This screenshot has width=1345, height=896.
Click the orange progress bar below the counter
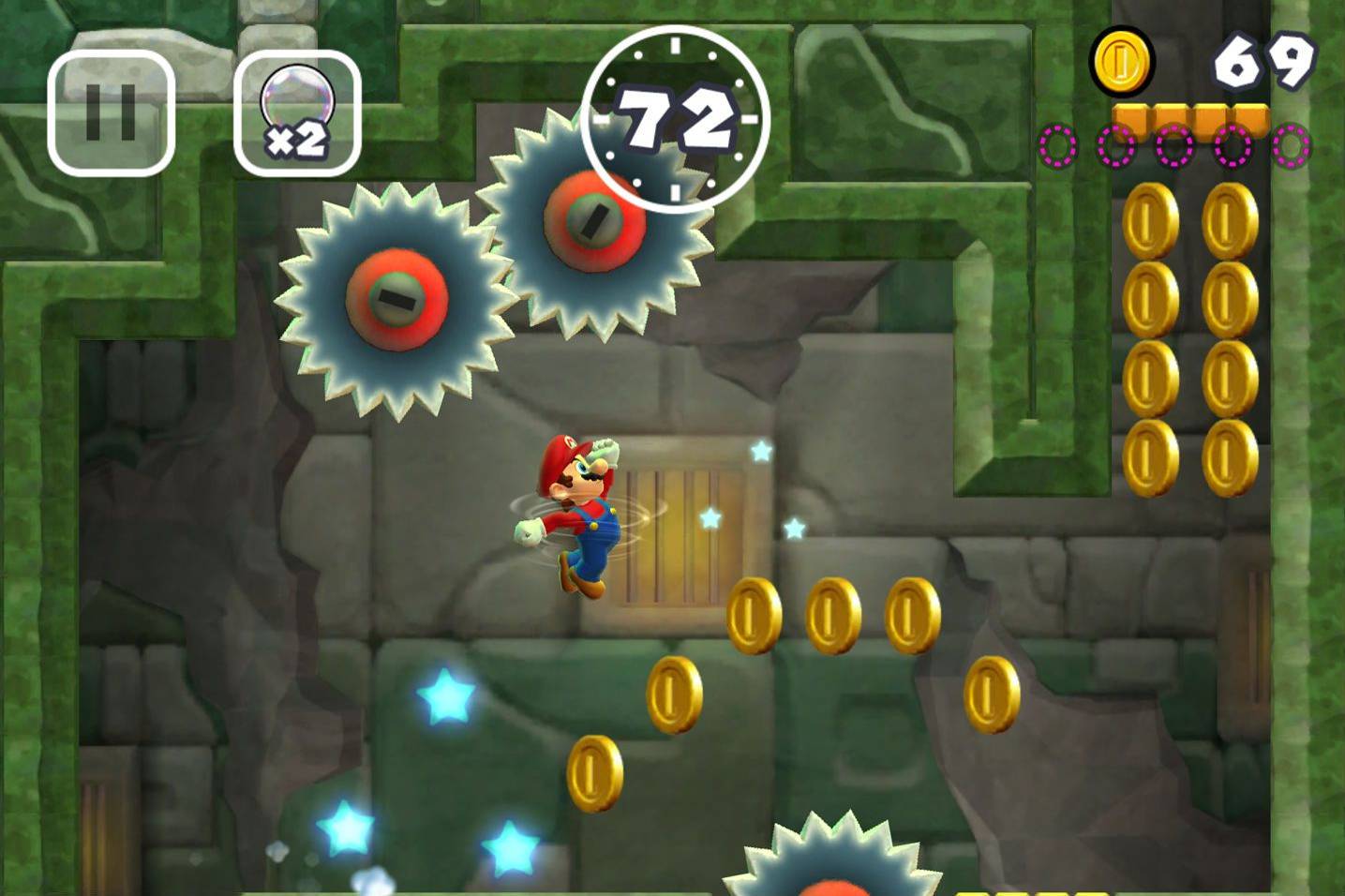(x=1188, y=117)
